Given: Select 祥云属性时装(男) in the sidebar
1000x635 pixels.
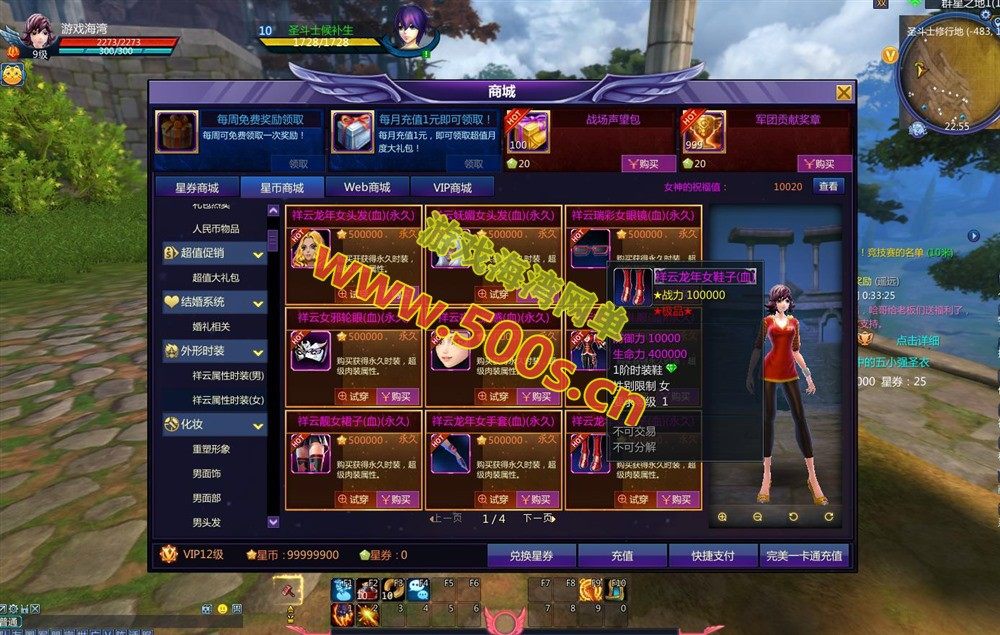Looking at the screenshot, I should pyautogui.click(x=228, y=375).
